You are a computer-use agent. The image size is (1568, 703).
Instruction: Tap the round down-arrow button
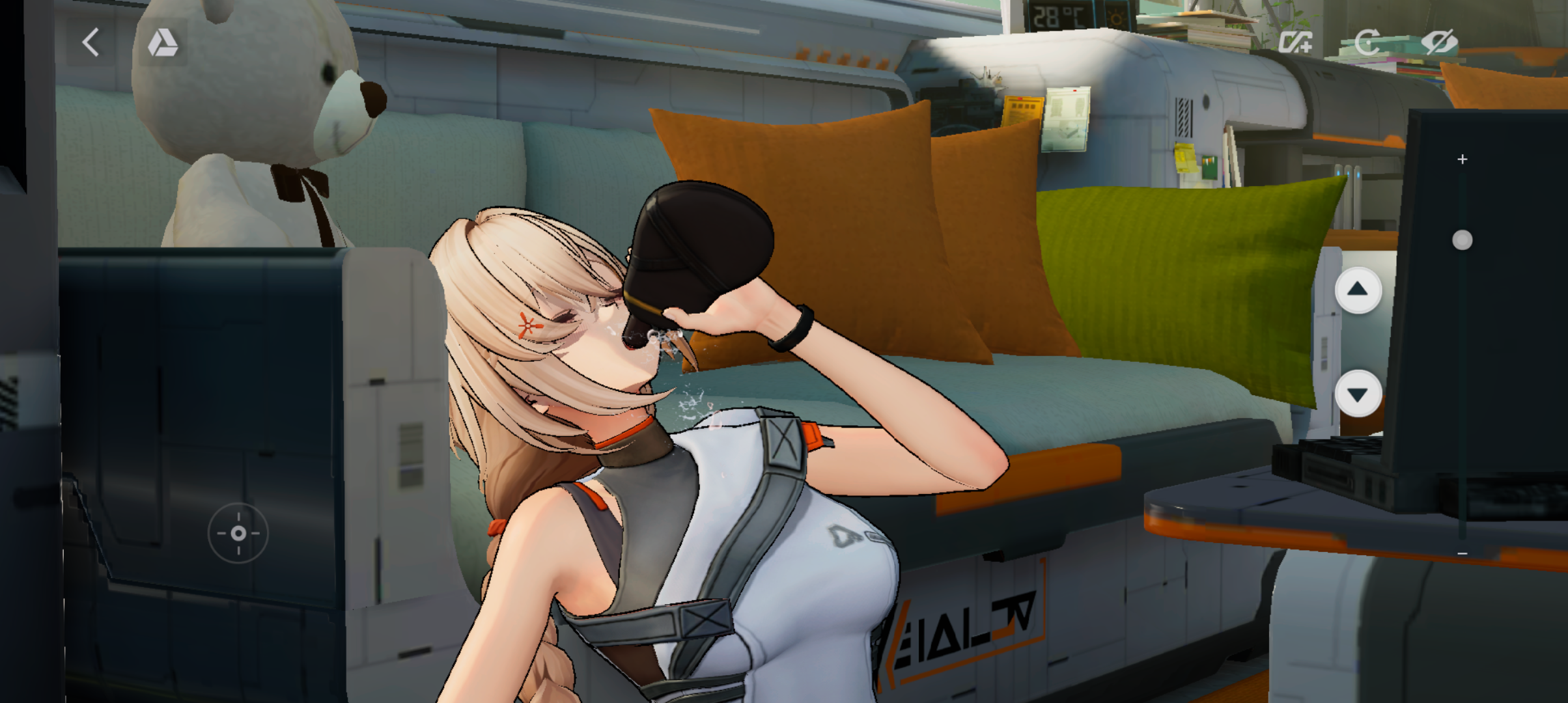point(1358,394)
